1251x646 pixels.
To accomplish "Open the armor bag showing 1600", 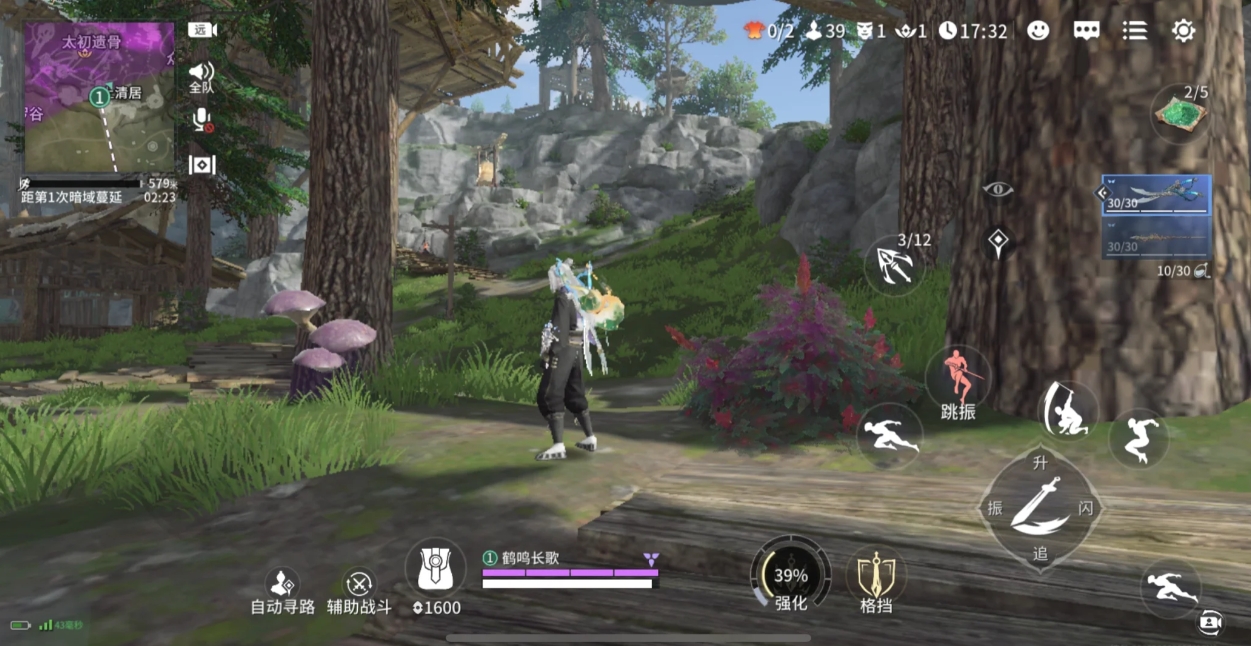I will (436, 572).
